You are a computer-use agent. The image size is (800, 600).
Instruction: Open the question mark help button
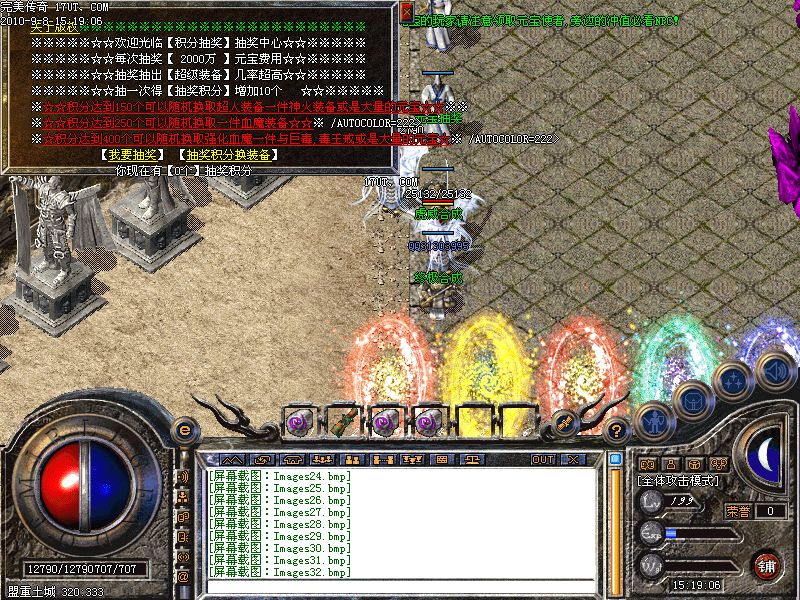coord(617,430)
